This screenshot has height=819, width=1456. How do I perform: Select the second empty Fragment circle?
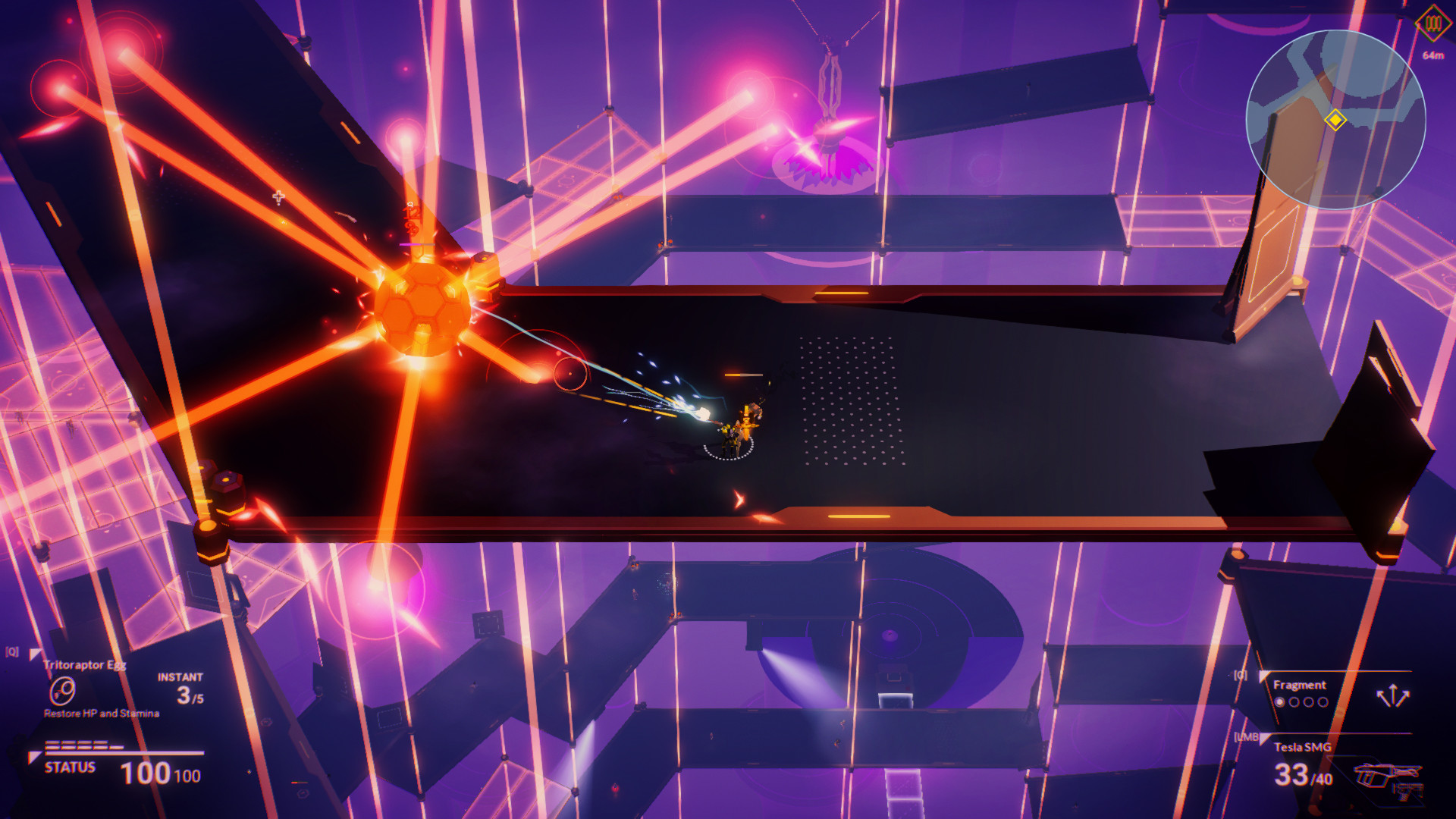click(1294, 702)
